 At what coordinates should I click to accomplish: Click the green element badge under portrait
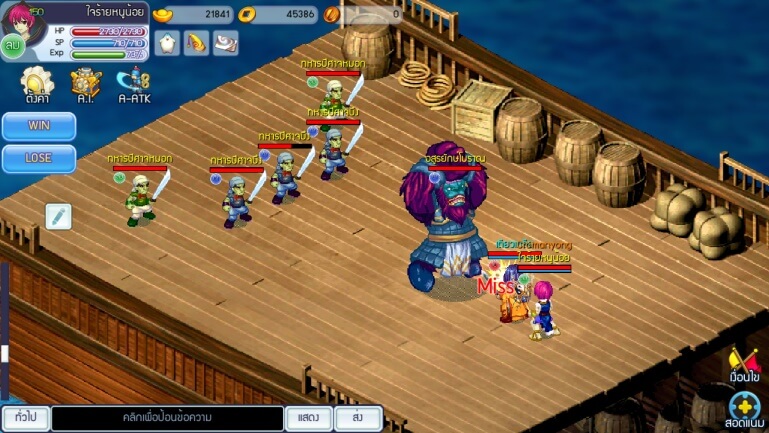[x=13, y=45]
